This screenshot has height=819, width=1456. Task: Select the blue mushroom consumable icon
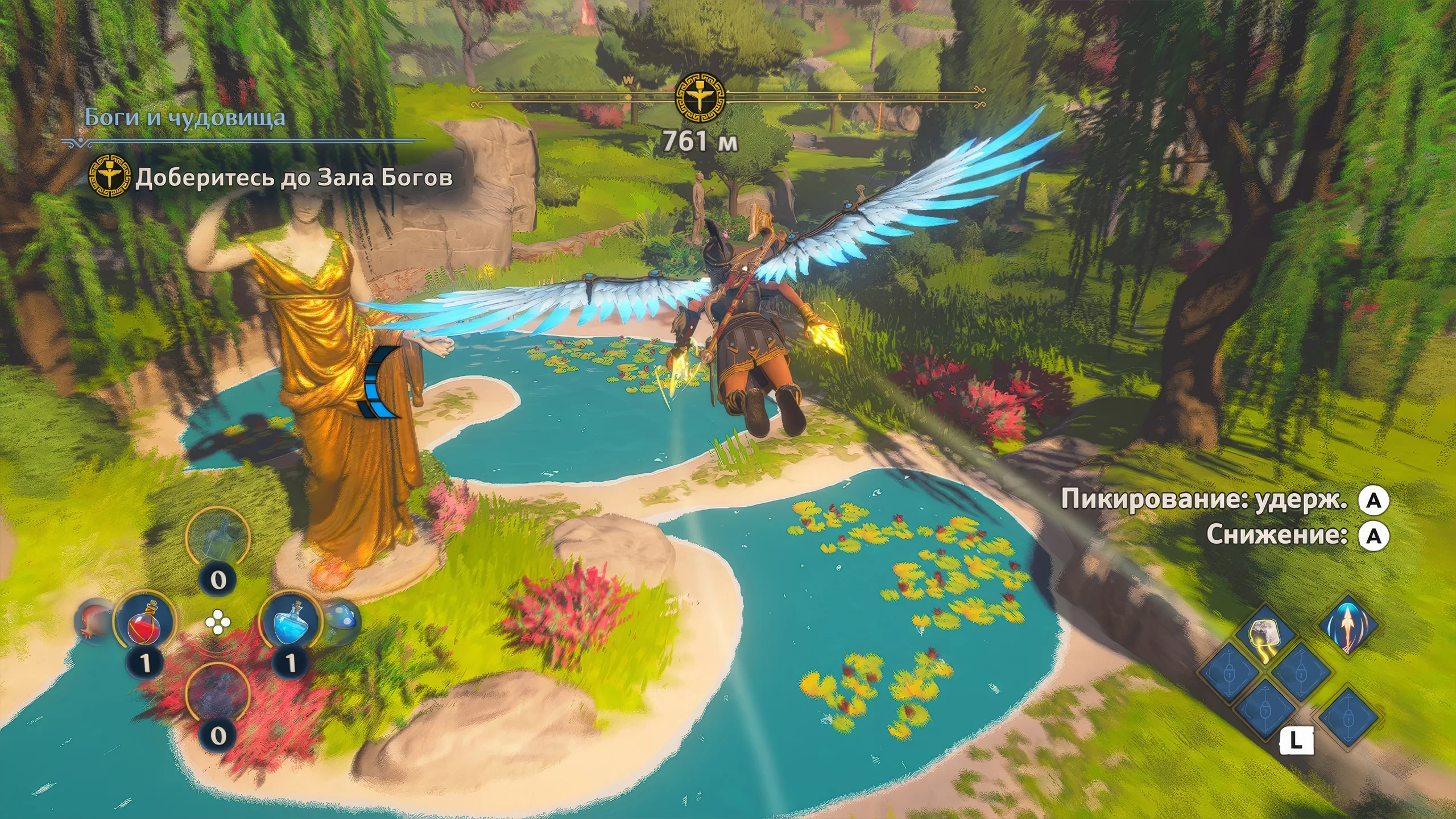point(342,620)
